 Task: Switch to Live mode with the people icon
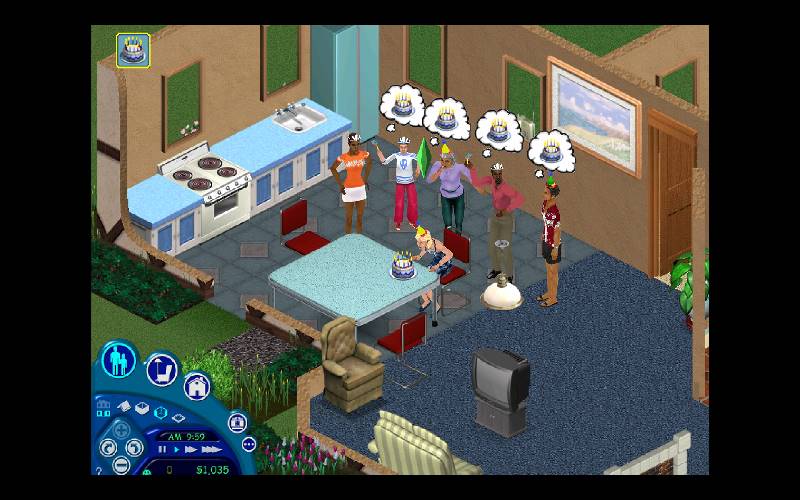click(x=119, y=358)
